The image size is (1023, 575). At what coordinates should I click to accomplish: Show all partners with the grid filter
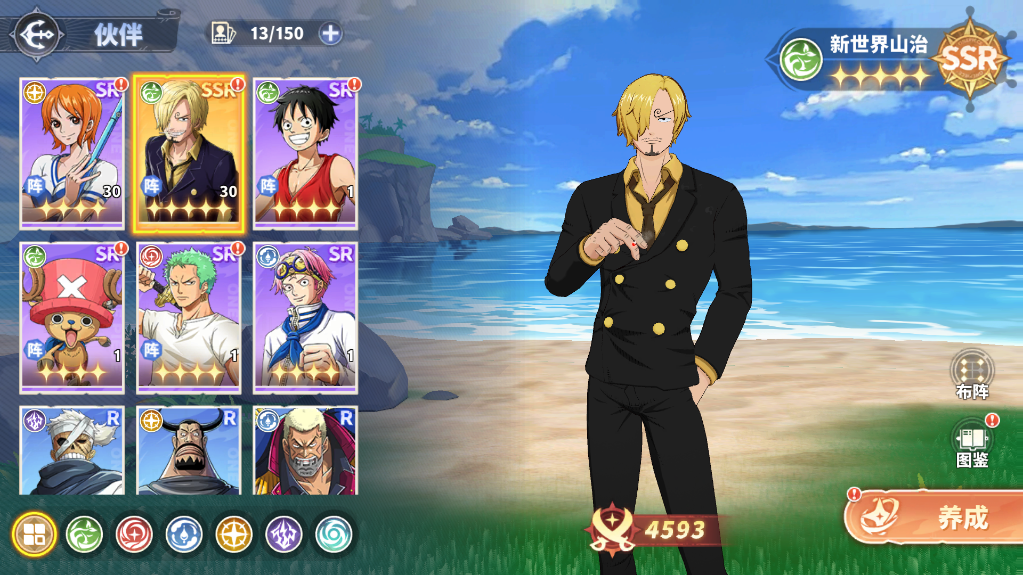[34, 534]
